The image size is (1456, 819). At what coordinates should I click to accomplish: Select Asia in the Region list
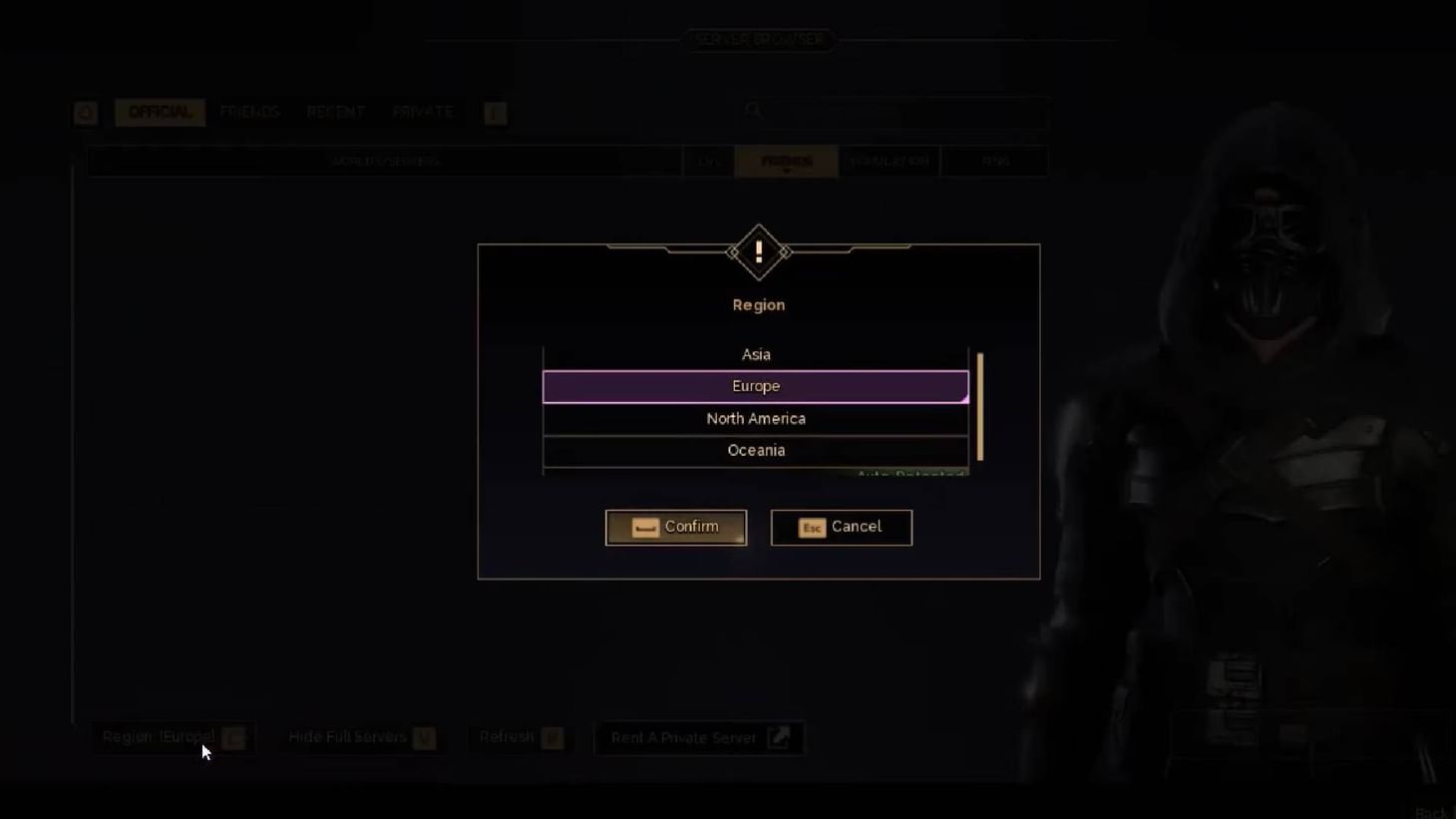[755, 354]
